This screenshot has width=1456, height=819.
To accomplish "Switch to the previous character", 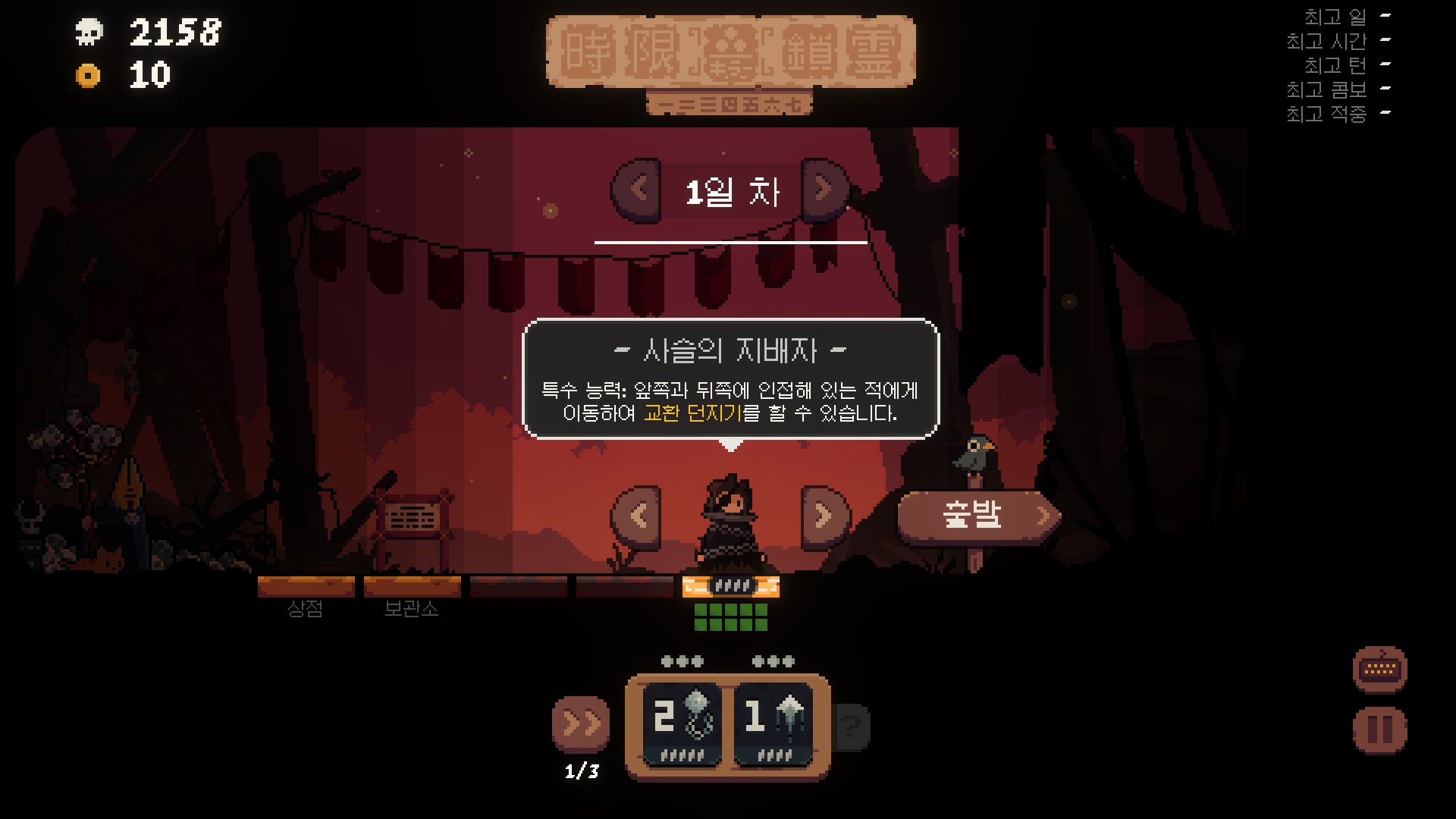I will pos(637,516).
